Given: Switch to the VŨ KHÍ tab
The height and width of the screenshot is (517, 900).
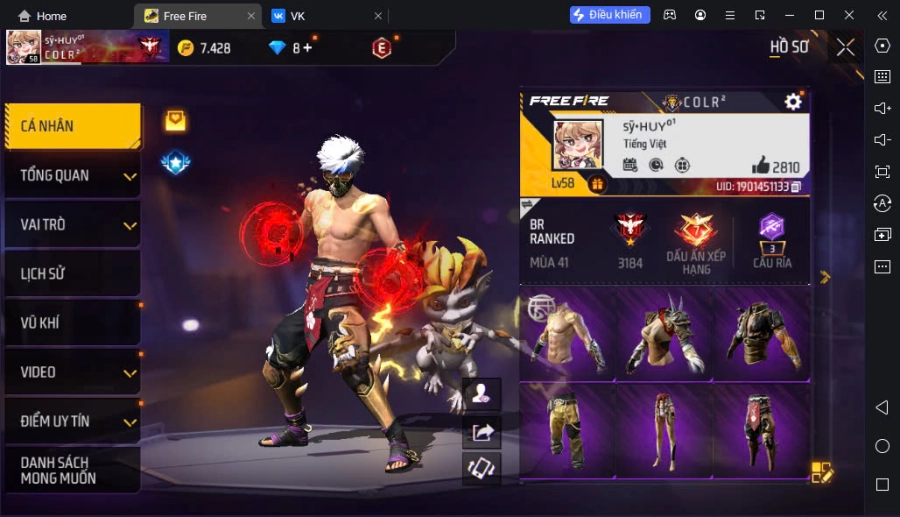Looking at the screenshot, I should (x=71, y=323).
